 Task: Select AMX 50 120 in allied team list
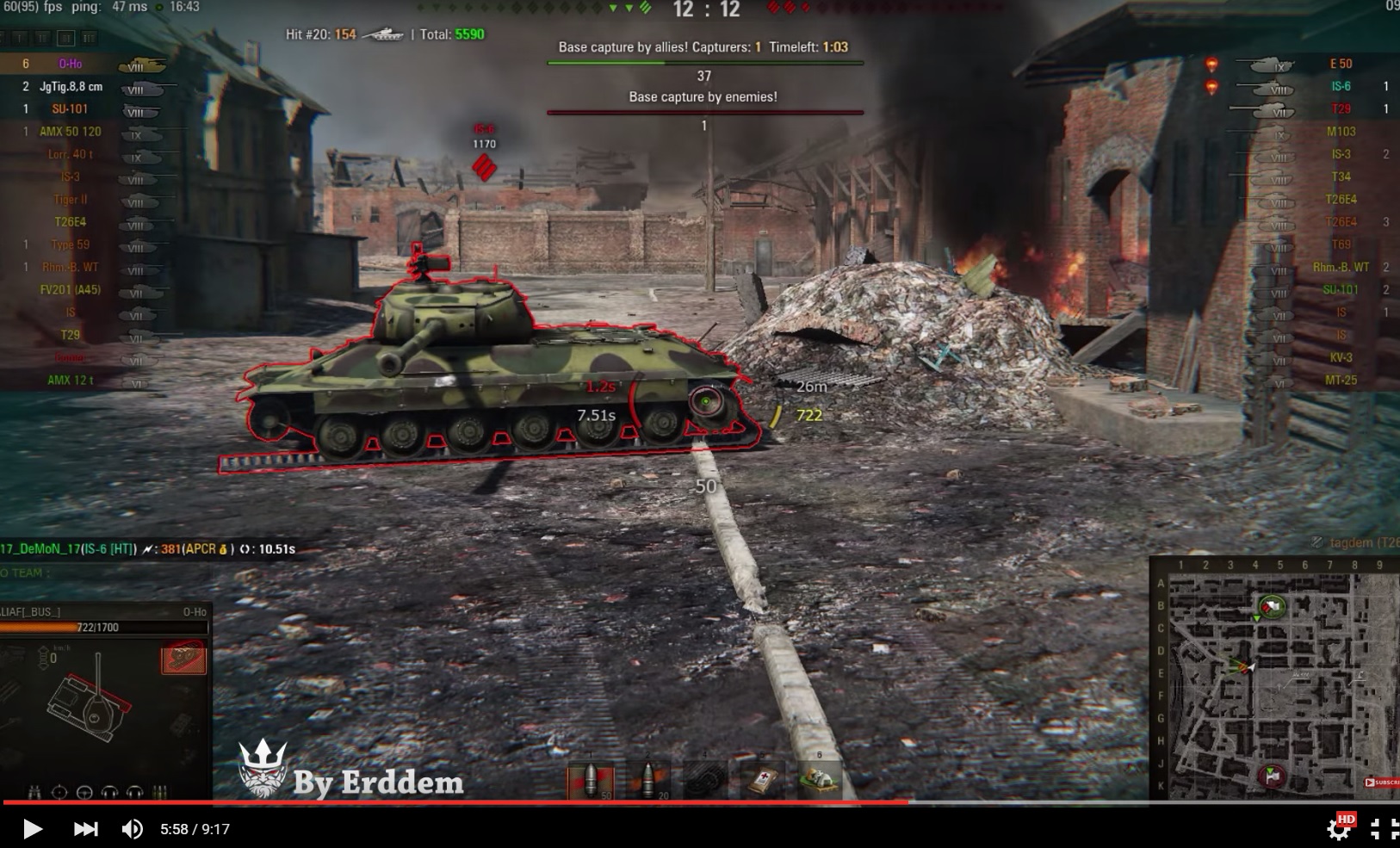[x=71, y=132]
